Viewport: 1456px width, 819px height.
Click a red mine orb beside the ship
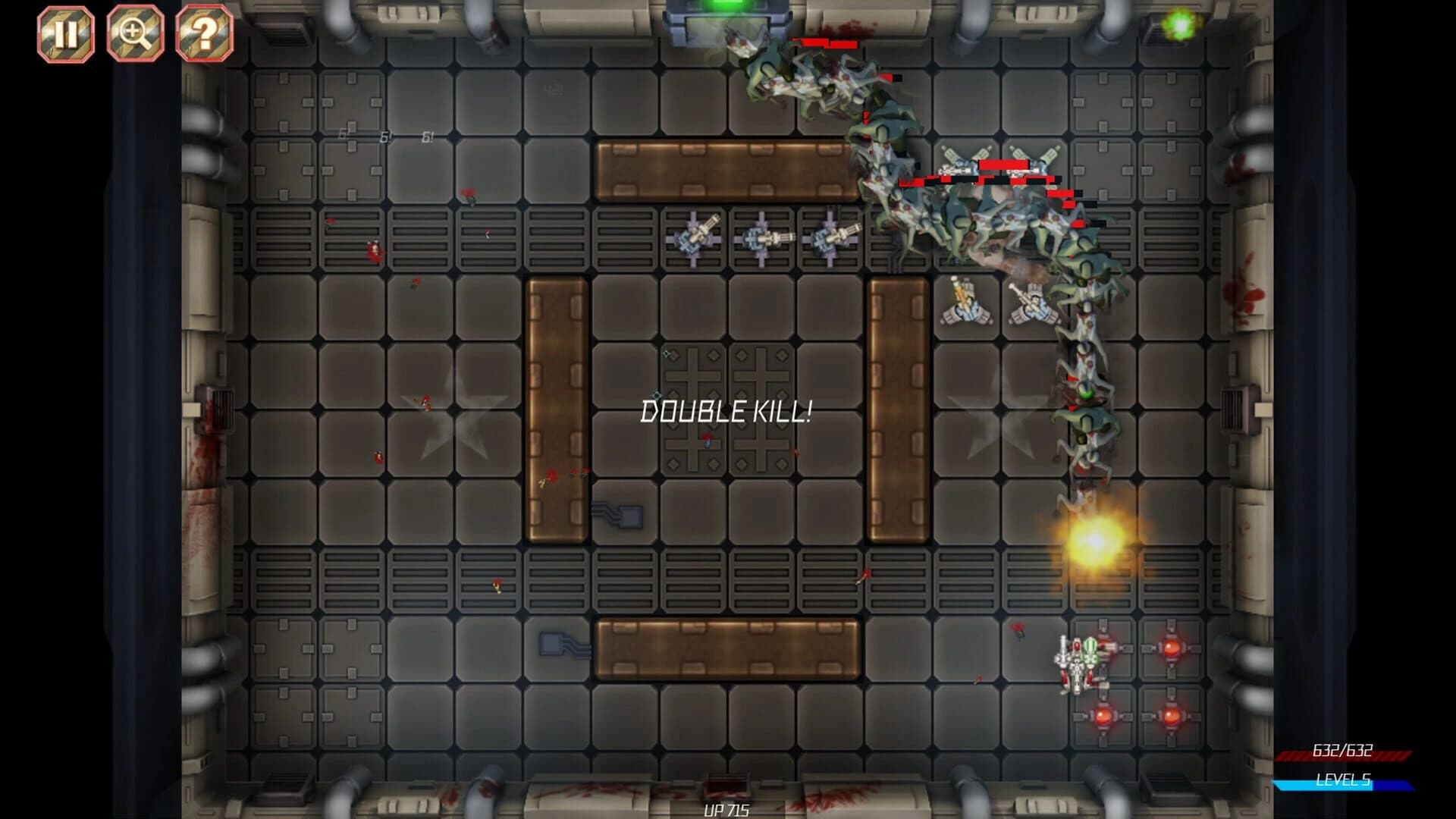tap(1172, 648)
